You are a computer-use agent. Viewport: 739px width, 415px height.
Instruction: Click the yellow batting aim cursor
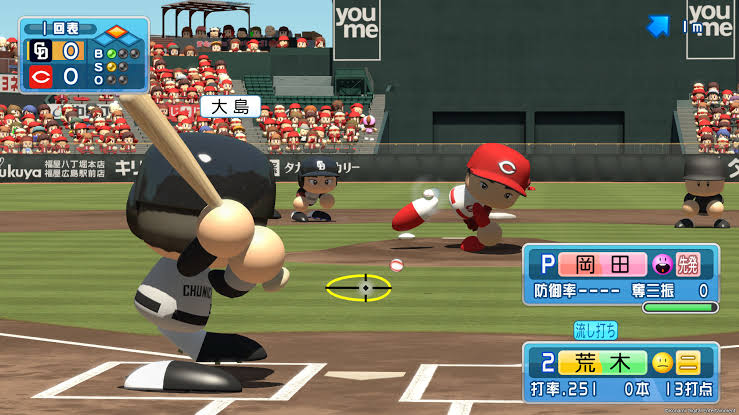pyautogui.click(x=359, y=288)
